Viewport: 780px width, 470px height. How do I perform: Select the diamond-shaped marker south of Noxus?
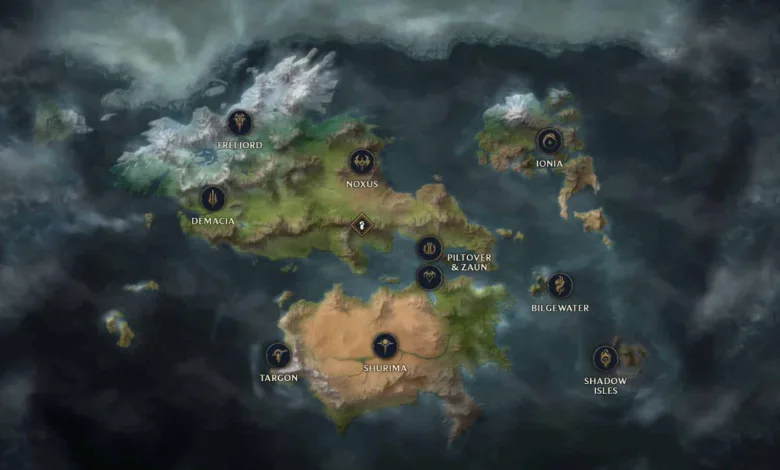362,225
